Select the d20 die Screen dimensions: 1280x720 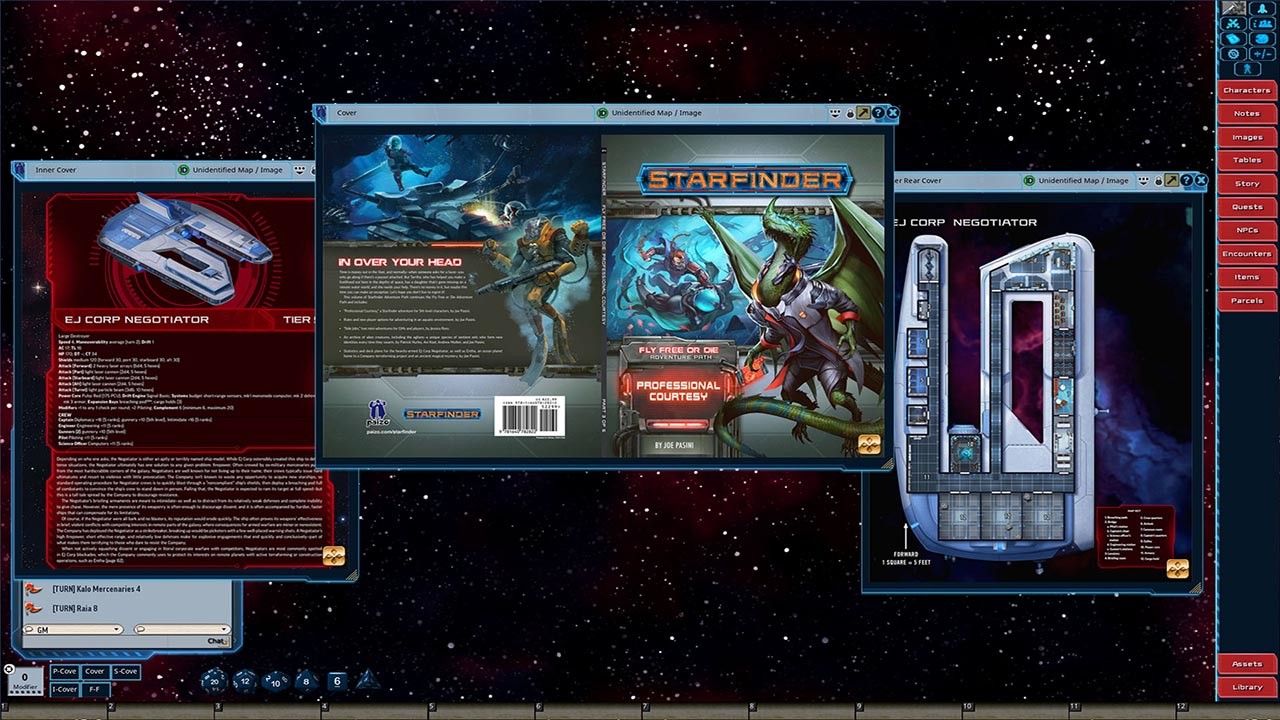(x=217, y=680)
